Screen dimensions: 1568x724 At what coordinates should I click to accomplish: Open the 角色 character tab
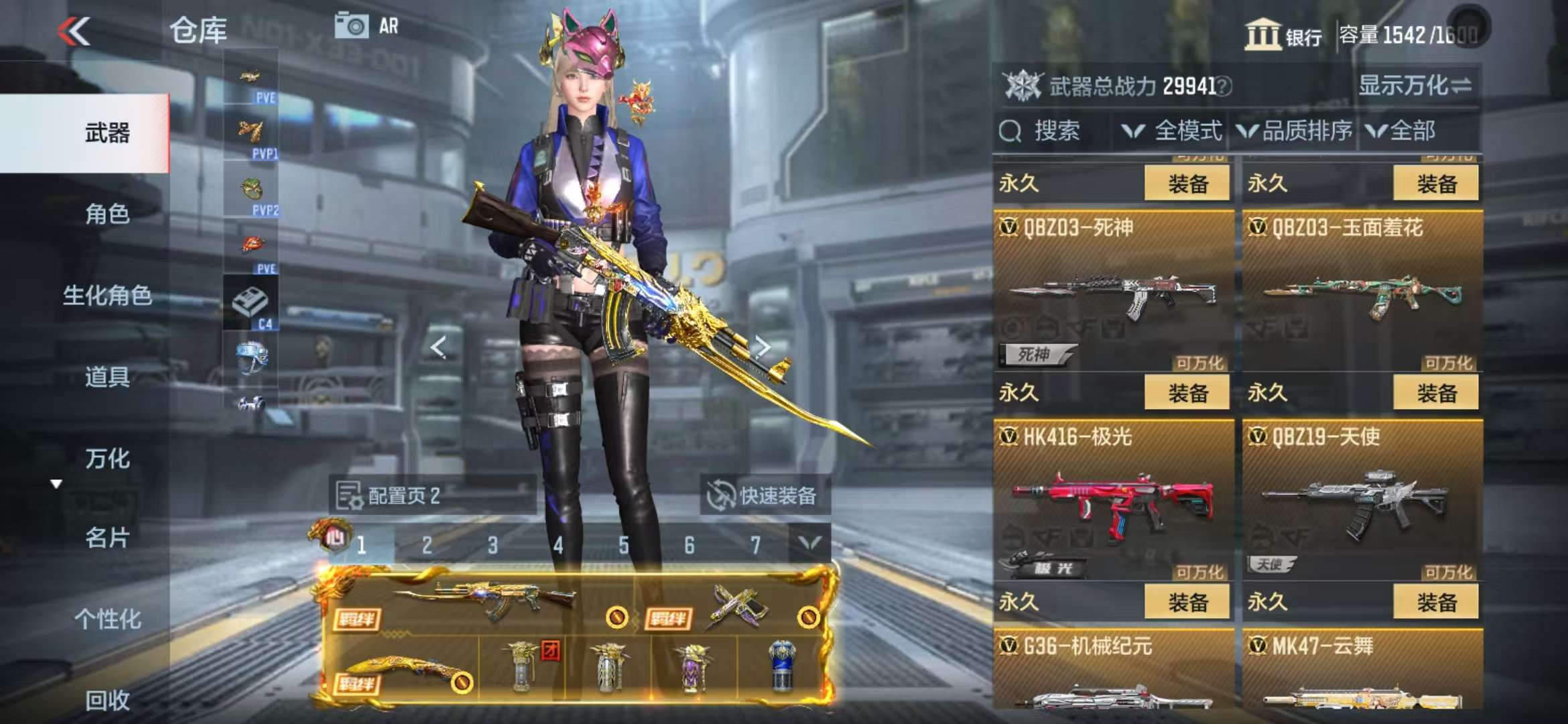107,215
